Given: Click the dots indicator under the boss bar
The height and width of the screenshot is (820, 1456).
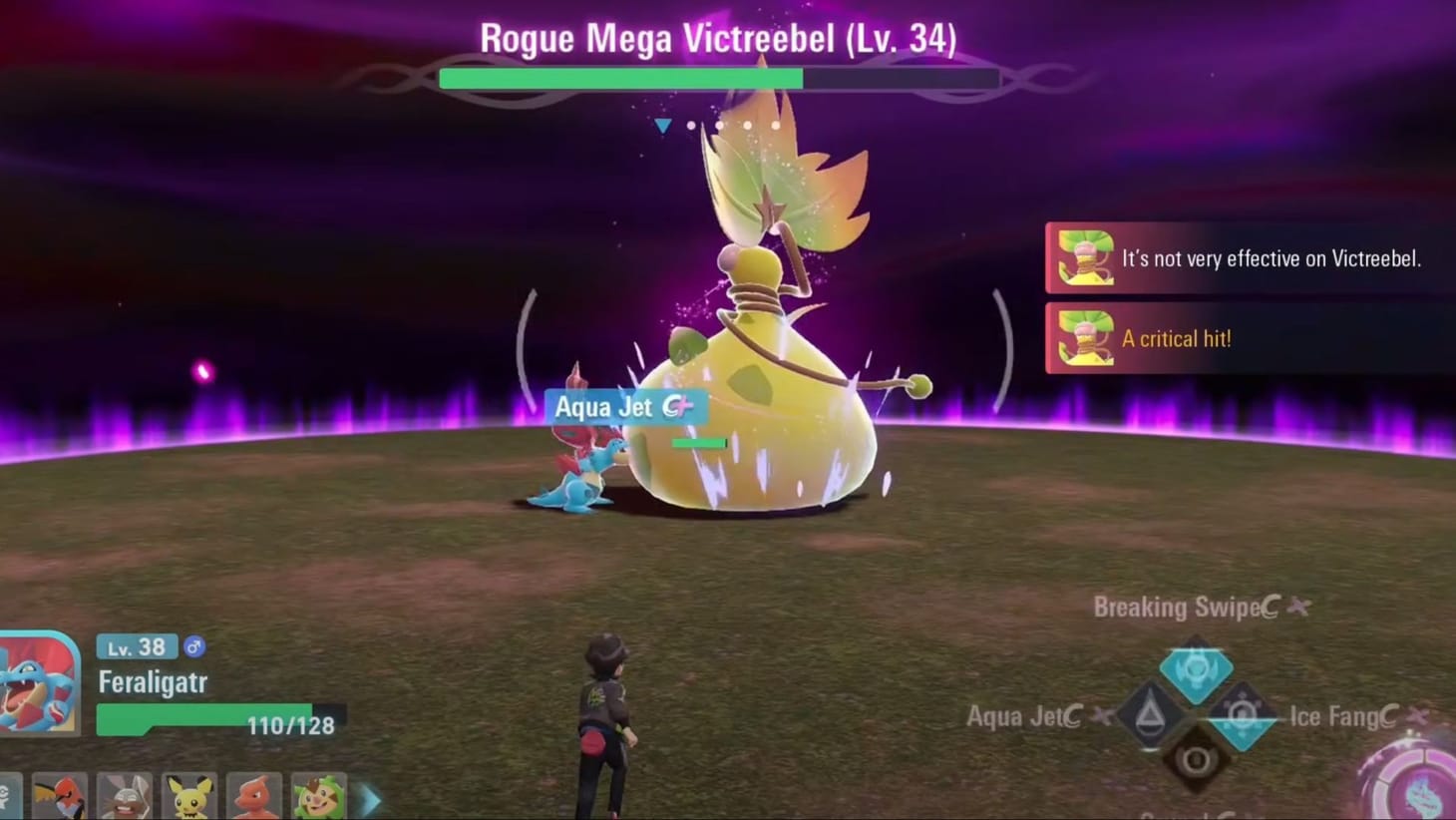Looking at the screenshot, I should (731, 124).
